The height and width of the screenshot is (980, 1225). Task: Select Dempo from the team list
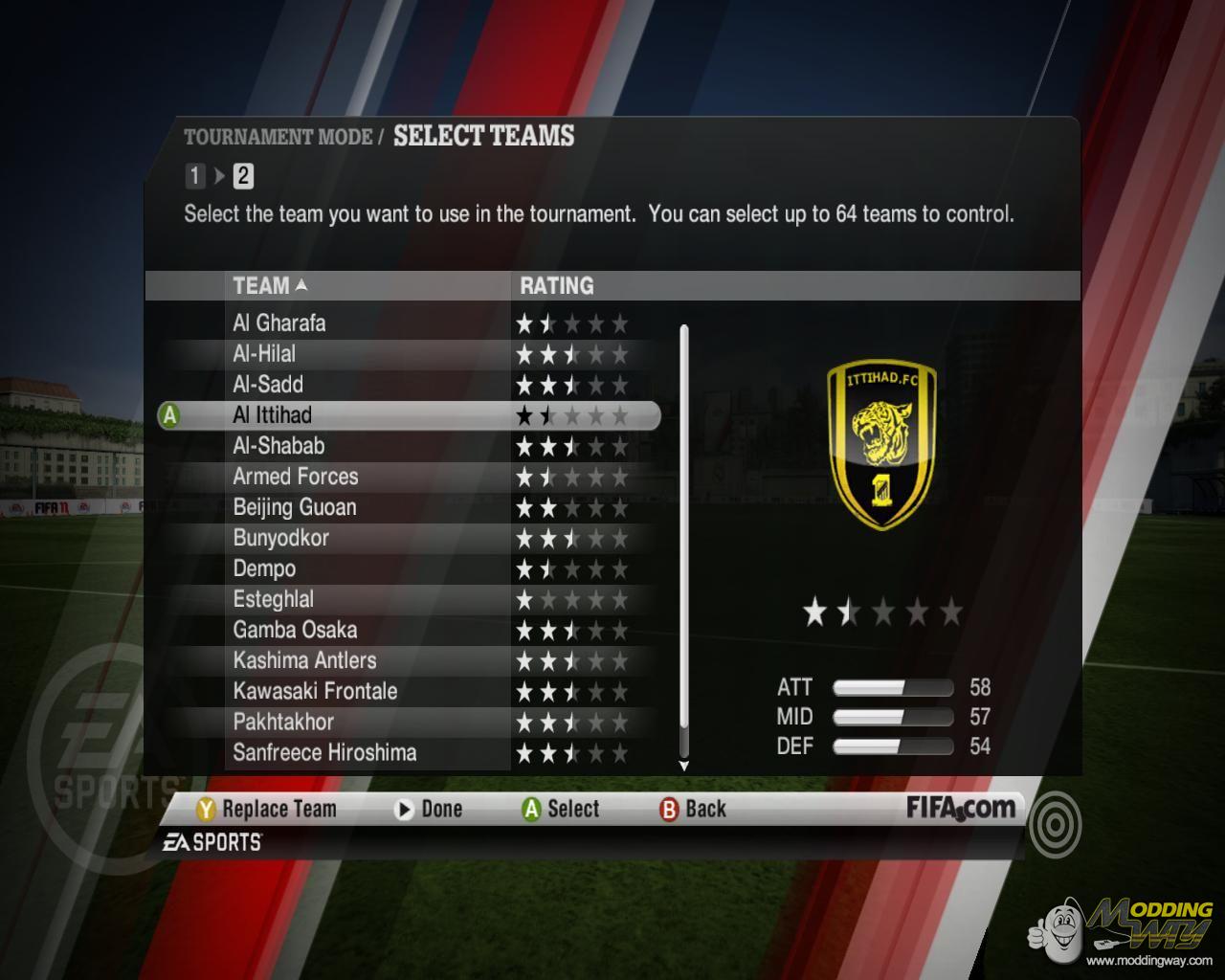tap(264, 568)
